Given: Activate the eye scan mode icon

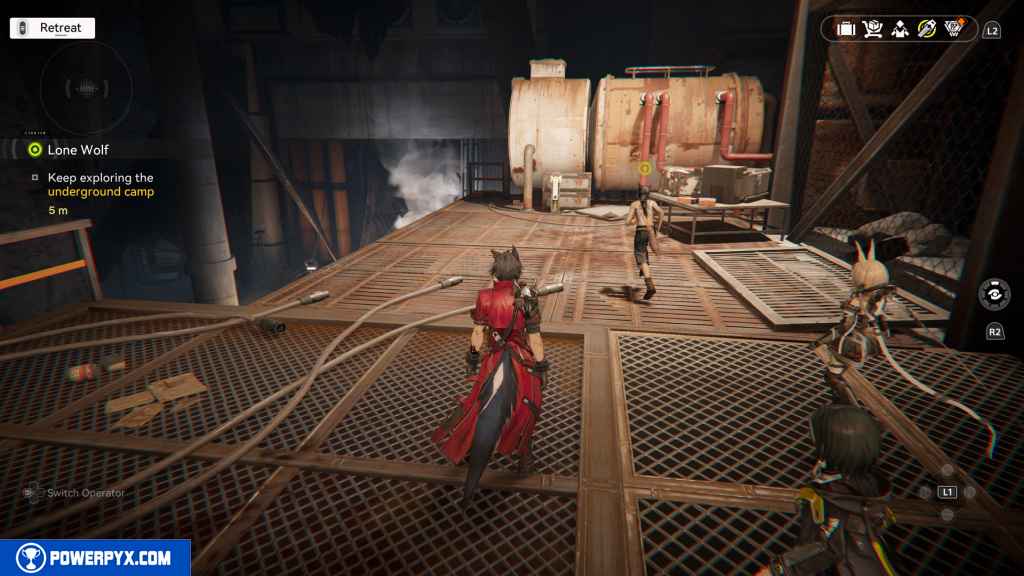Looking at the screenshot, I should [994, 294].
